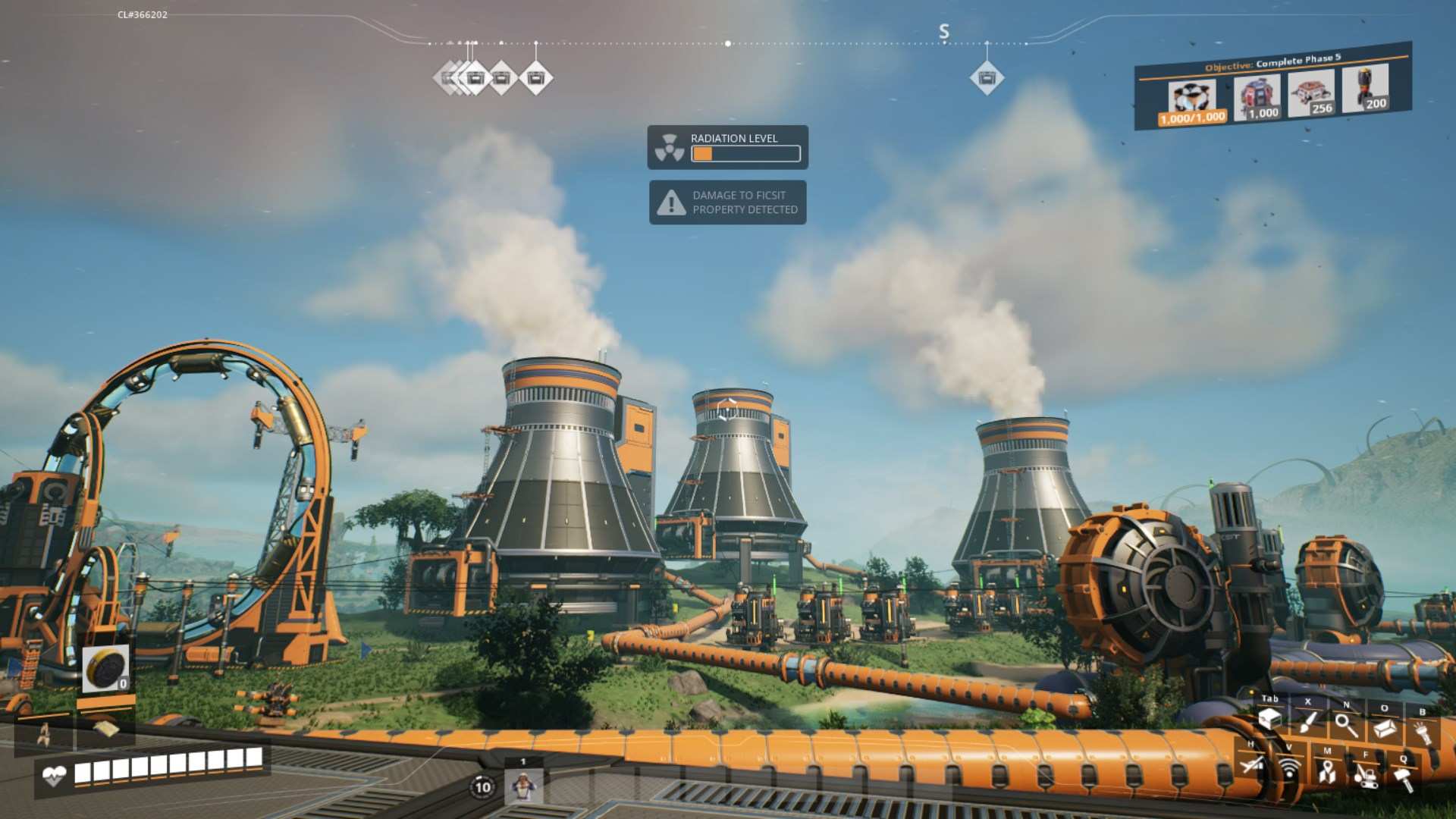Toggle the signal beacon icon labeled V

pyautogui.click(x=1289, y=770)
